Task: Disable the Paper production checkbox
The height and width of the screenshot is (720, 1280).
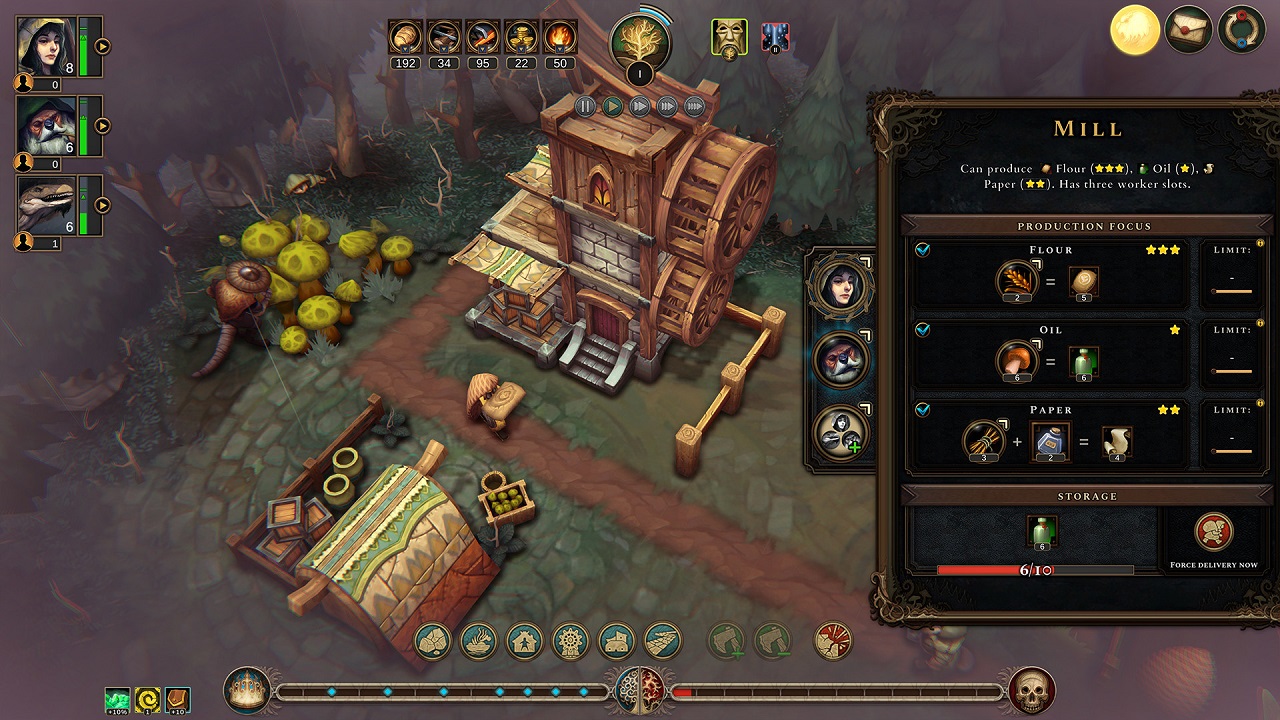Action: pyautogui.click(x=923, y=410)
